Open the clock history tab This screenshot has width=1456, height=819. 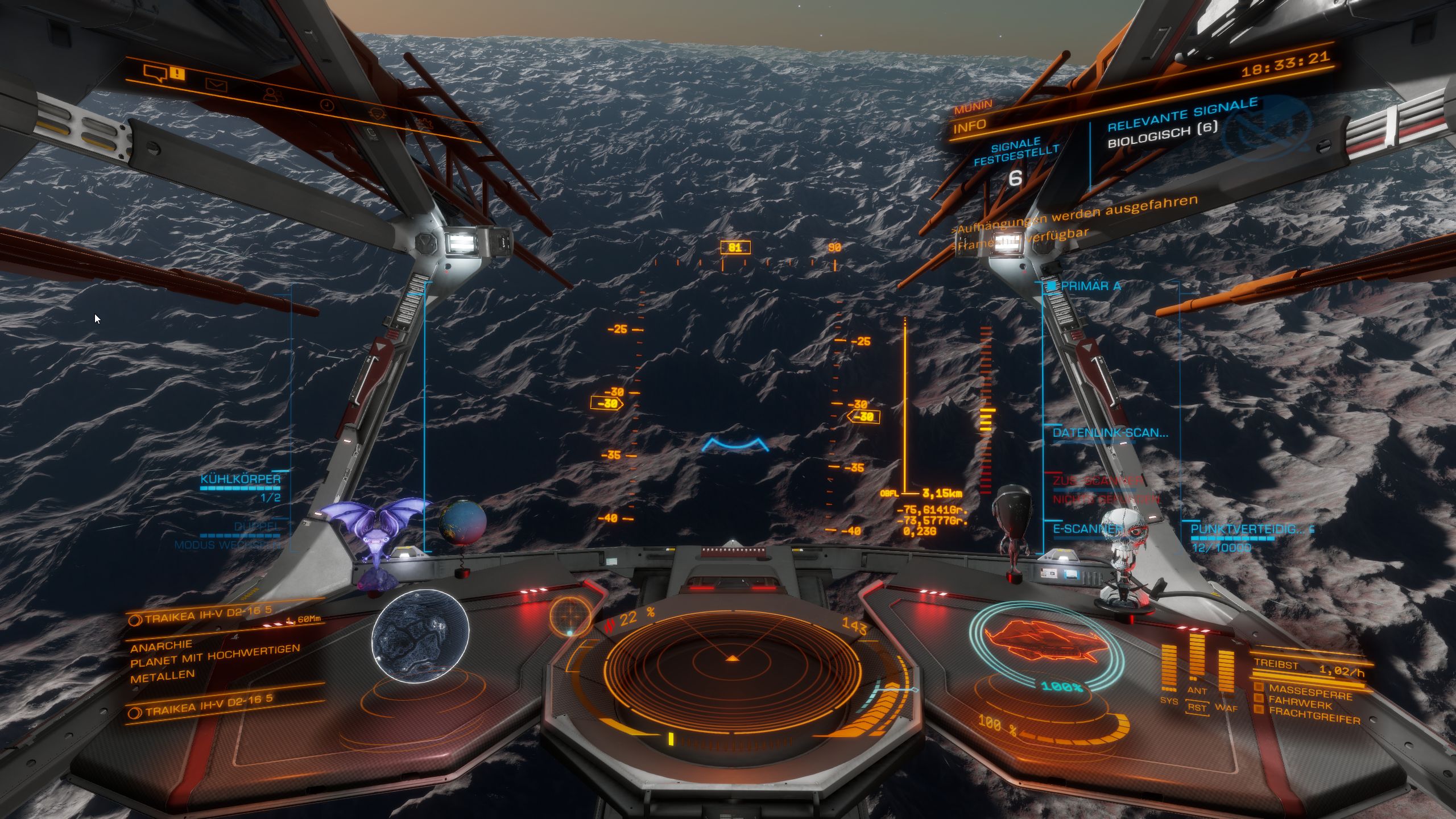[326, 105]
